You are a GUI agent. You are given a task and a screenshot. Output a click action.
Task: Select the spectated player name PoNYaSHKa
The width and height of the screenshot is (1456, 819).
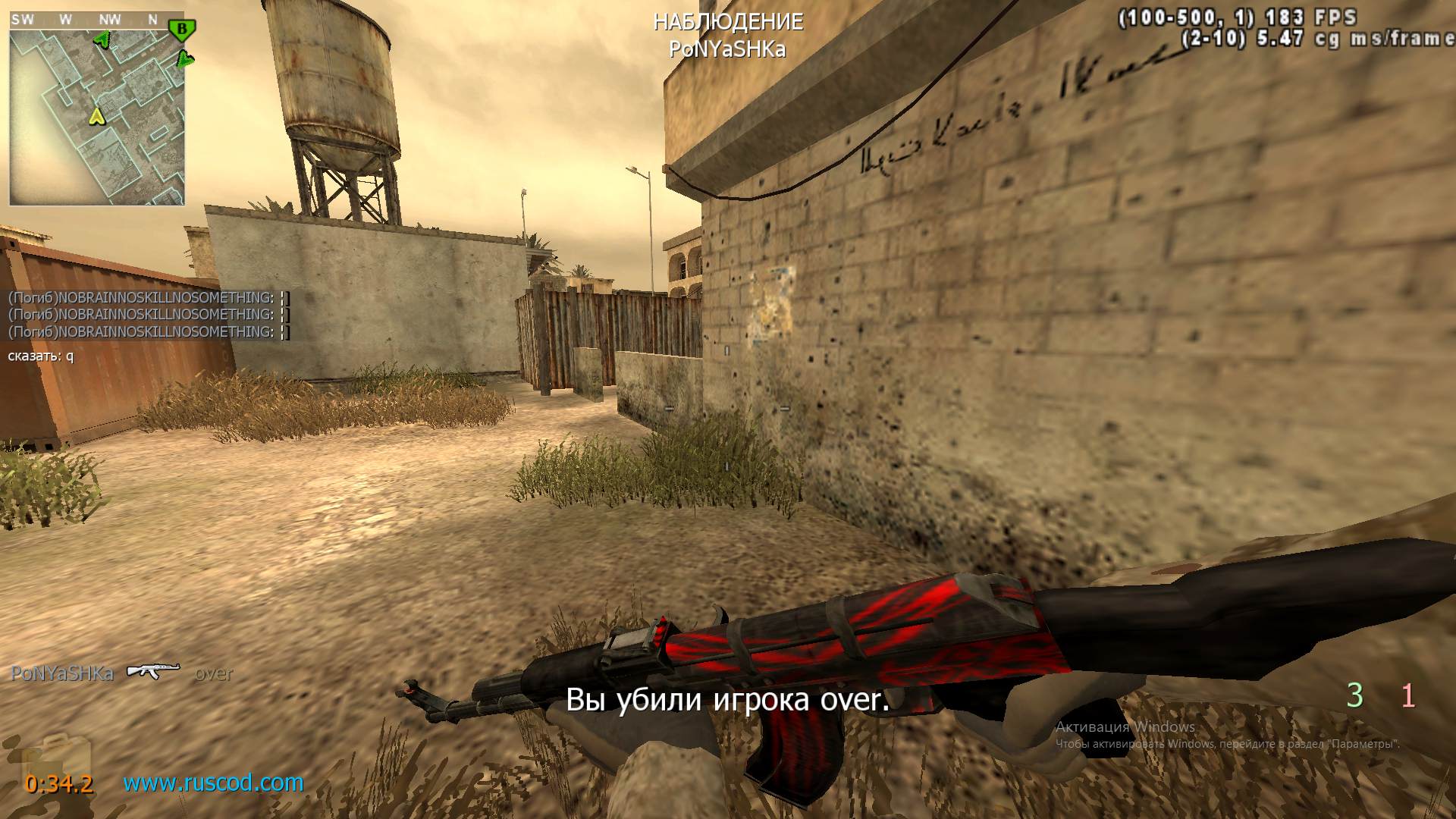(727, 49)
